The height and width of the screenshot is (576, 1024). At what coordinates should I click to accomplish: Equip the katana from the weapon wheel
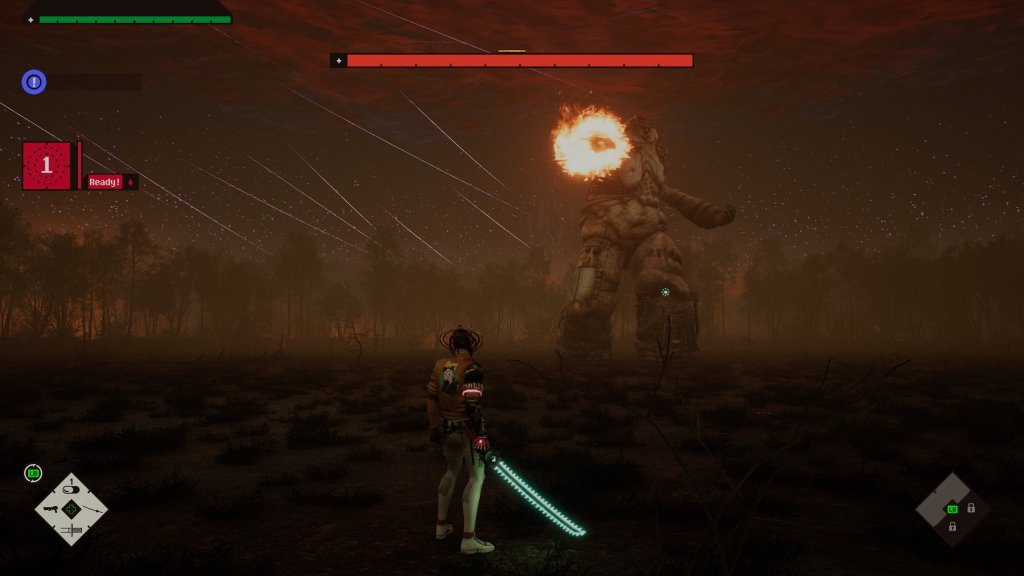[92, 510]
